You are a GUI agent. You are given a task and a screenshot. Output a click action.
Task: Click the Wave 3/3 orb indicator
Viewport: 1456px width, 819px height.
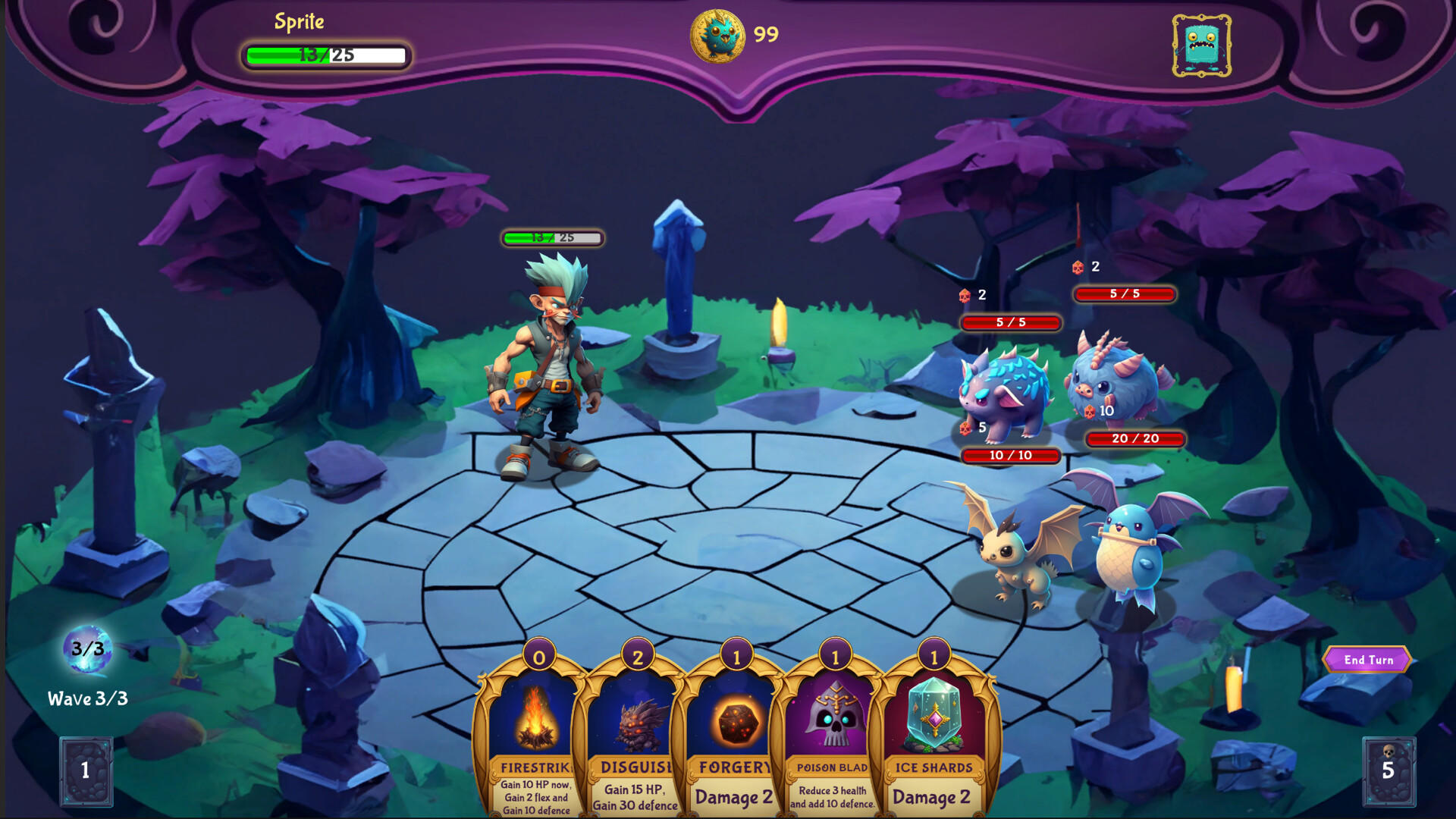(x=86, y=648)
